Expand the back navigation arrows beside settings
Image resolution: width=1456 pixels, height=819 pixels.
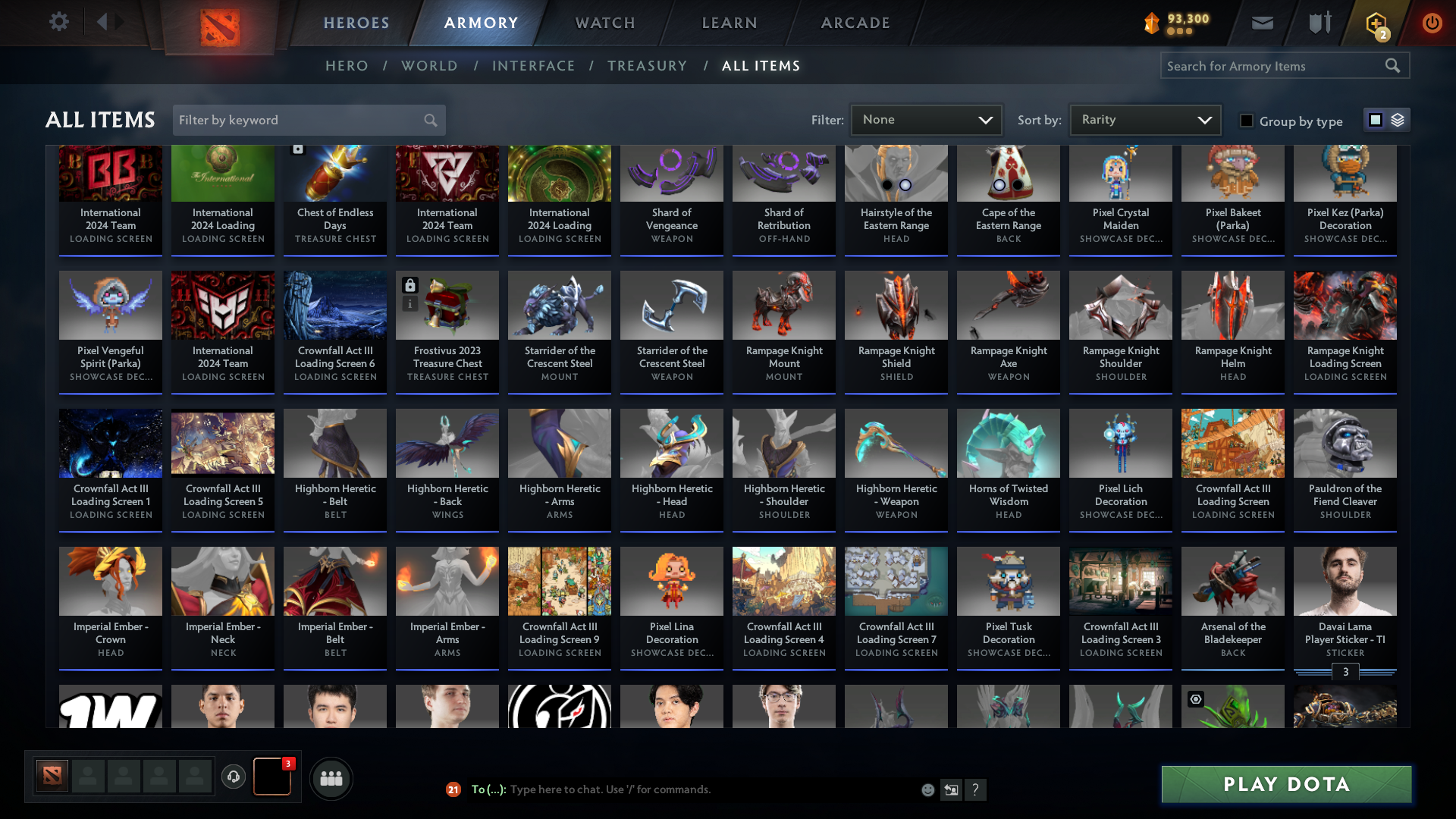(x=108, y=22)
